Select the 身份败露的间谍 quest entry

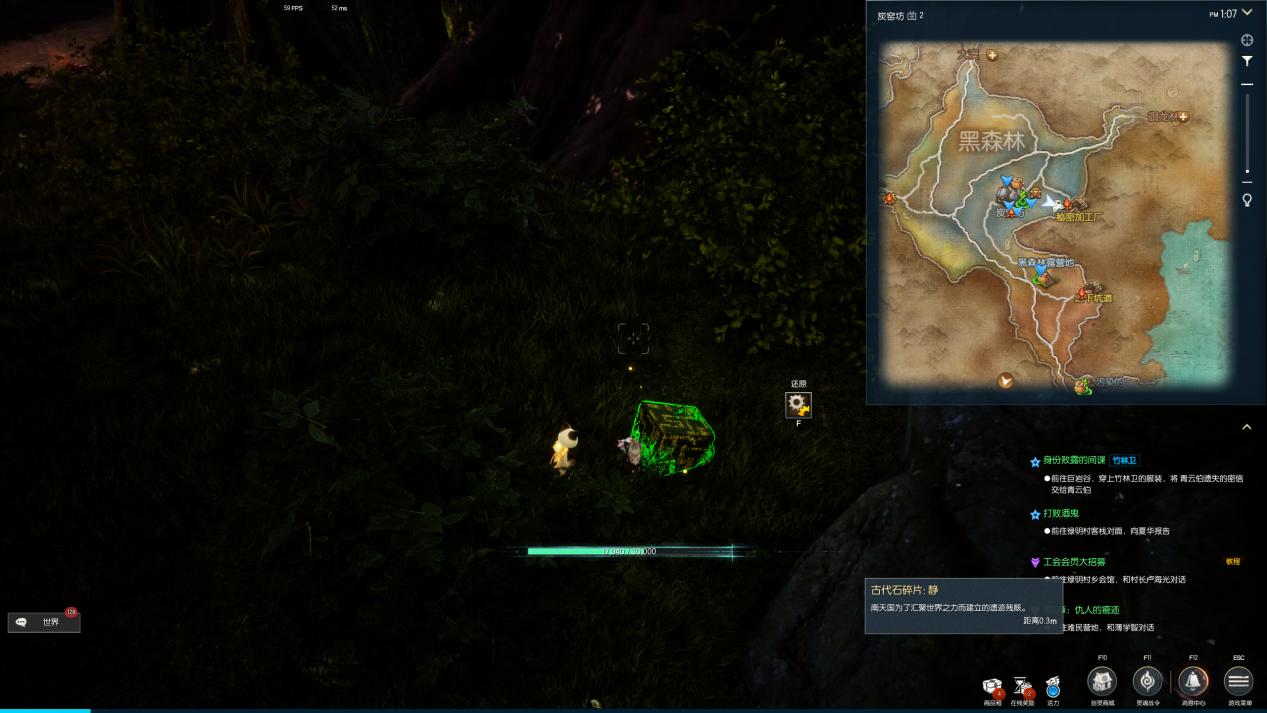[x=1074, y=461]
